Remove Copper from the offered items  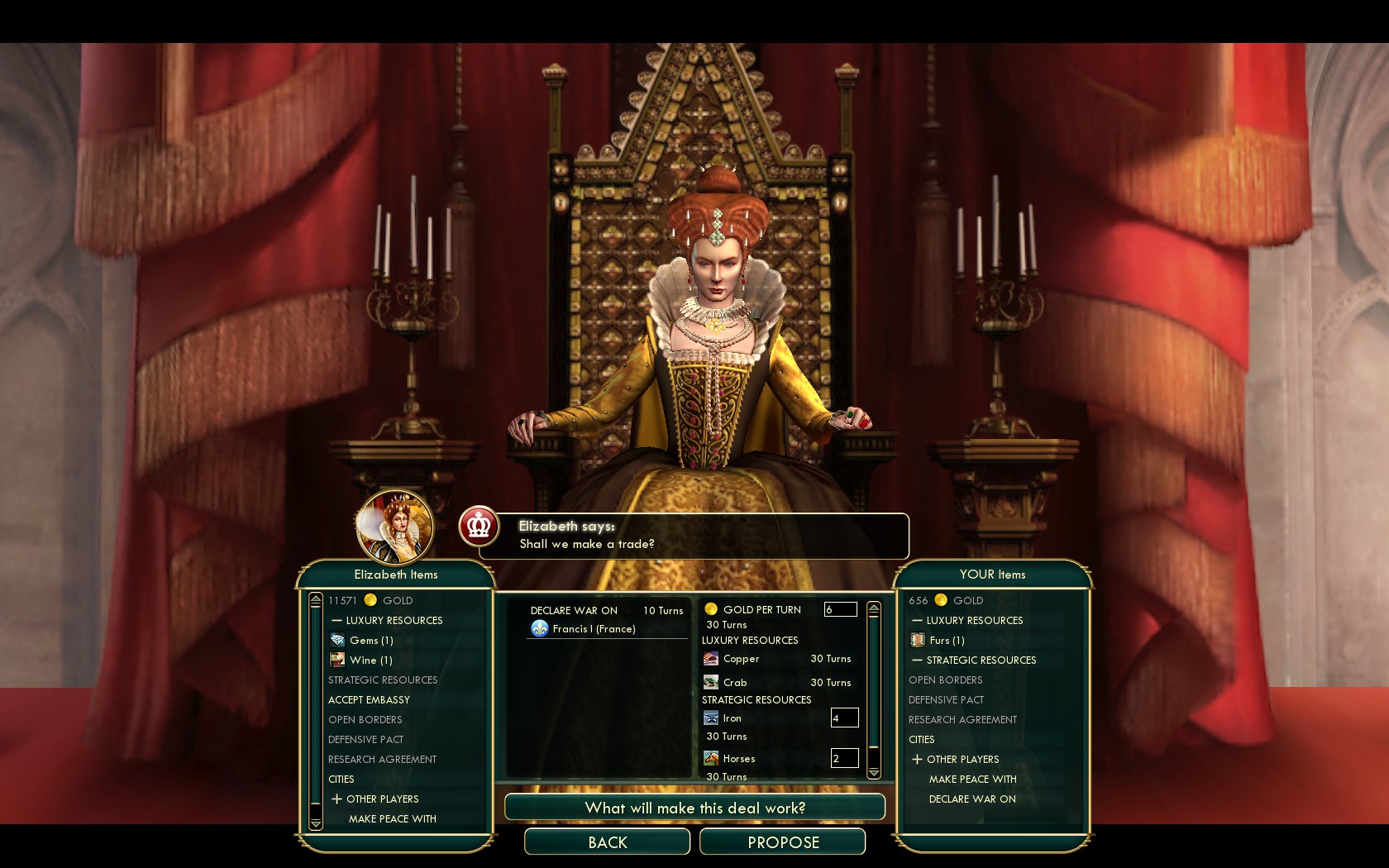pyautogui.click(x=741, y=660)
